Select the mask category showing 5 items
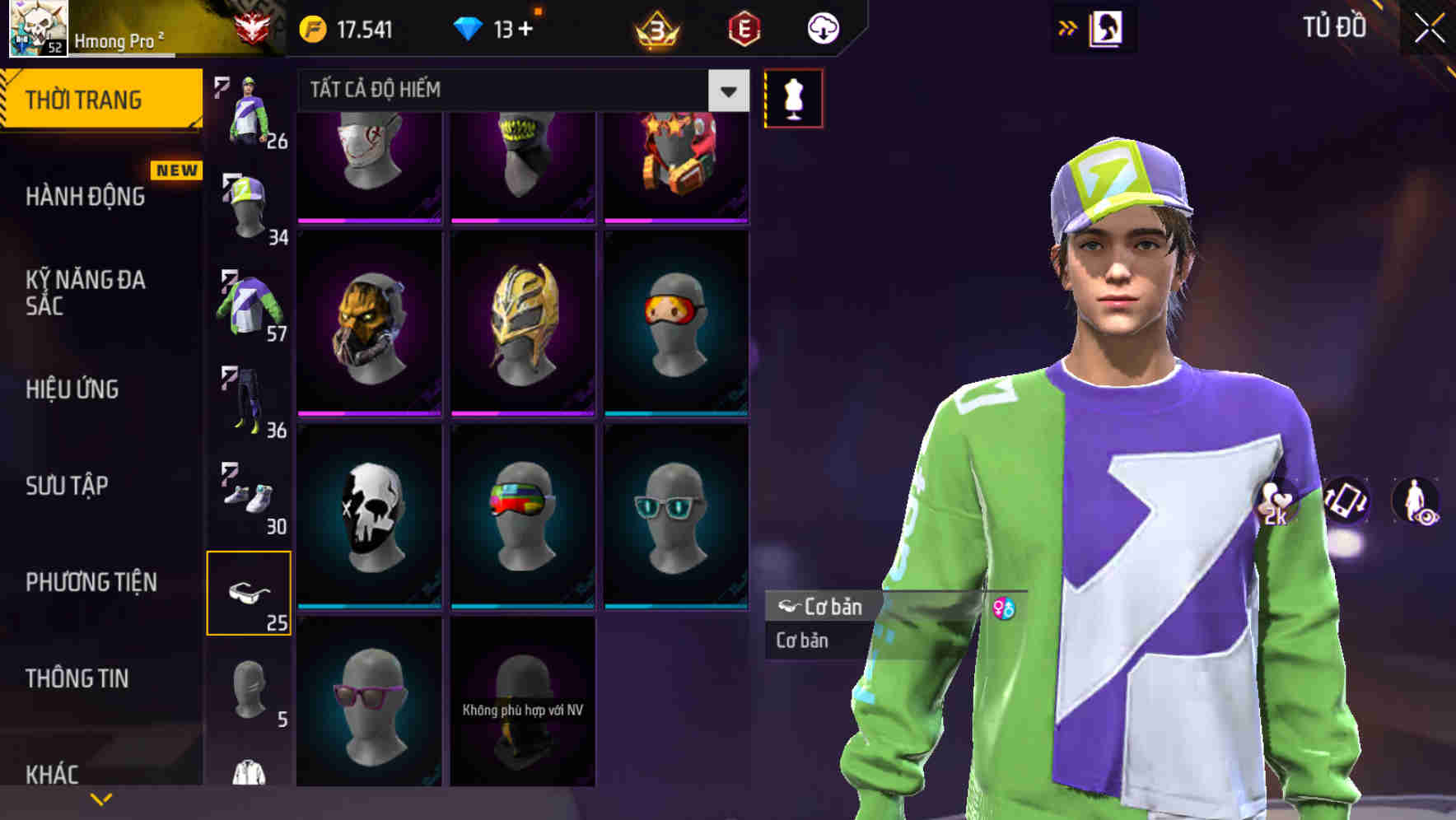The image size is (1456, 820). click(x=247, y=692)
